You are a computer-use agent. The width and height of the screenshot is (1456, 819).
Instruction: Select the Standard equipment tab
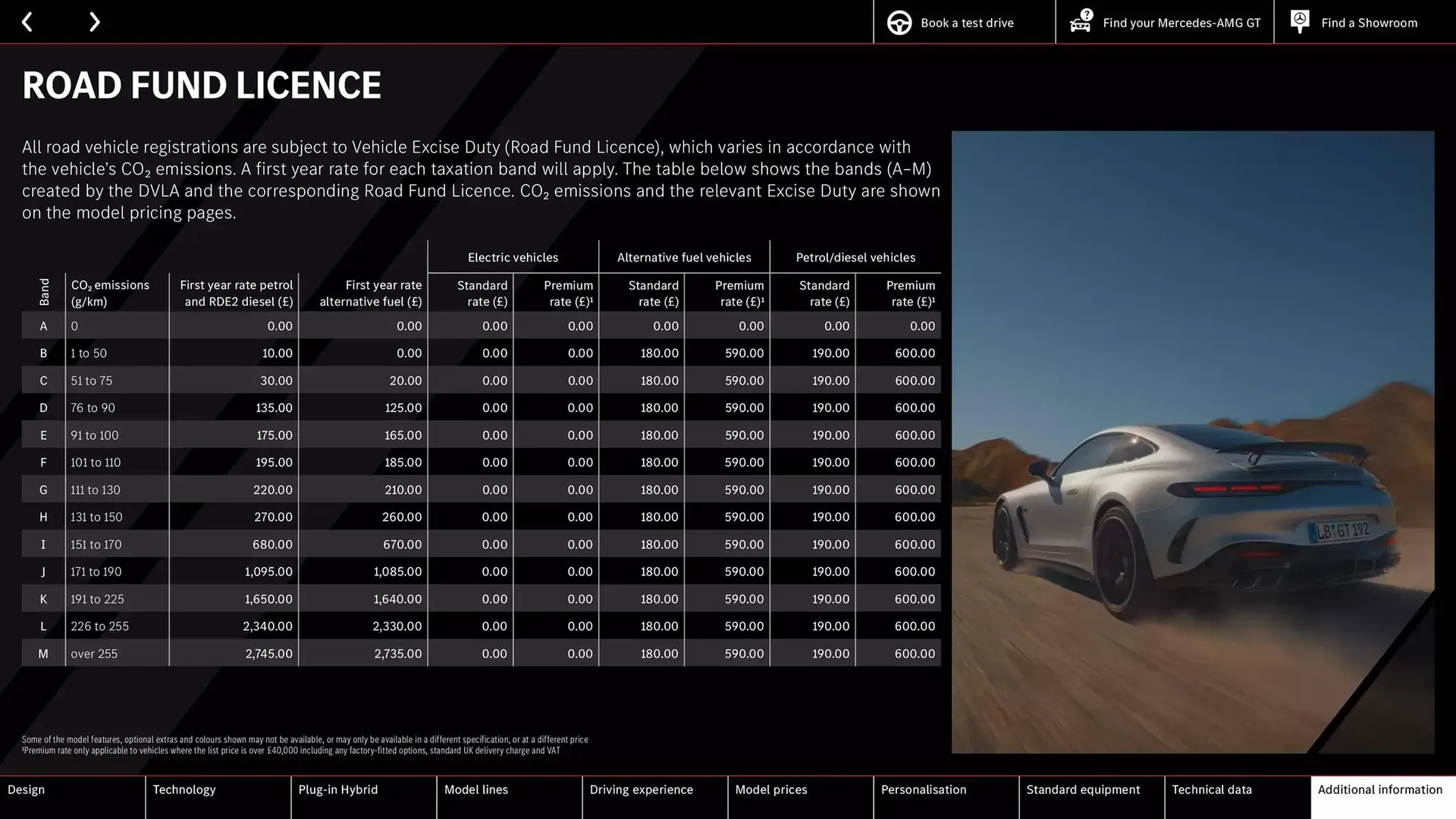1091,796
